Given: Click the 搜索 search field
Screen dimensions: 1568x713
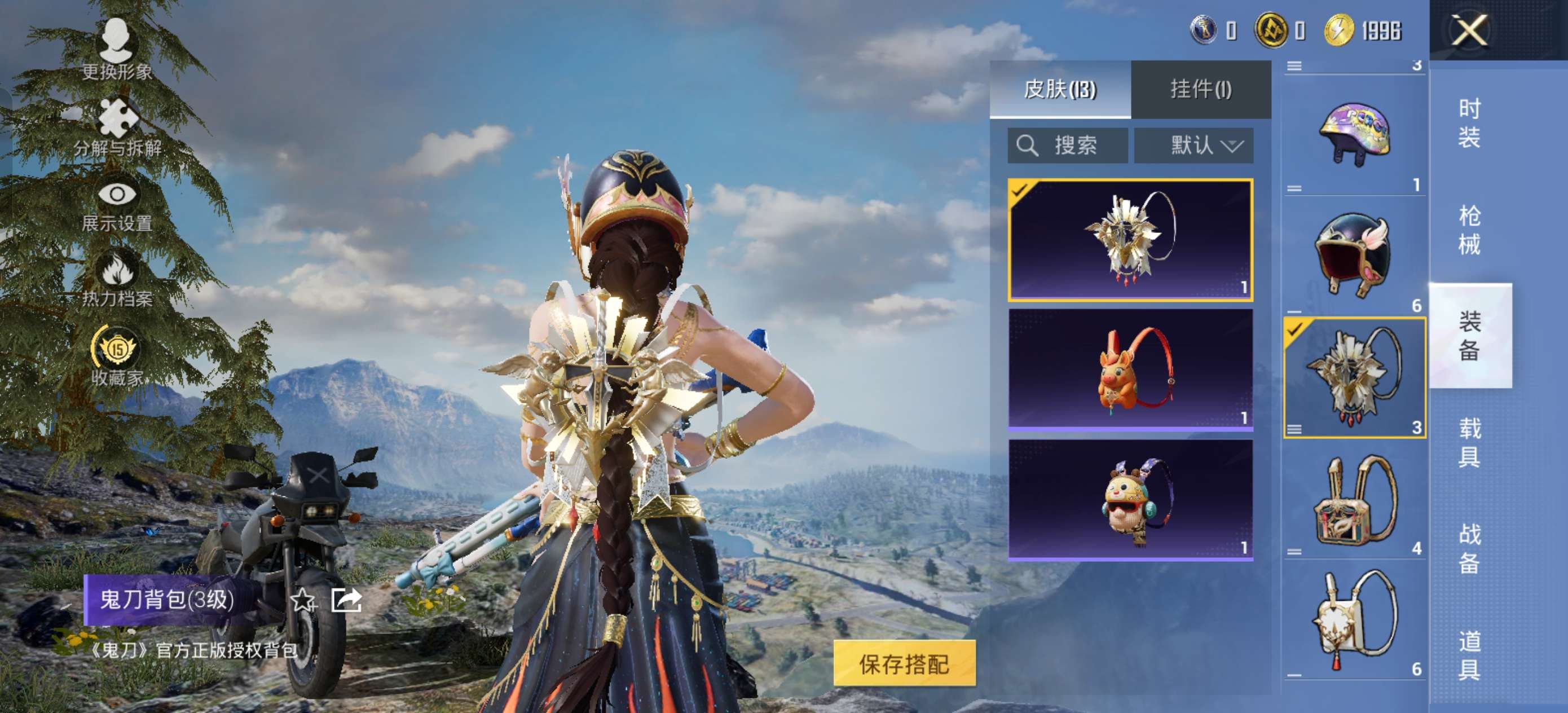Looking at the screenshot, I should 1067,146.
